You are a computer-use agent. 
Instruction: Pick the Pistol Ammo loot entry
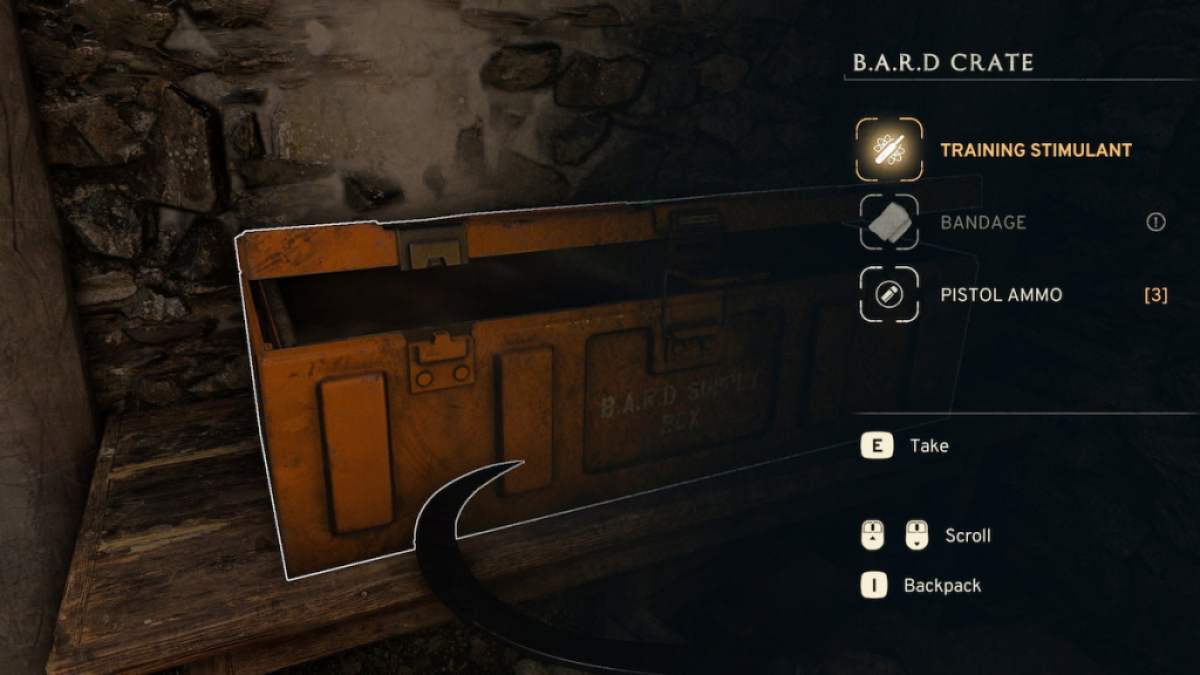click(1001, 295)
